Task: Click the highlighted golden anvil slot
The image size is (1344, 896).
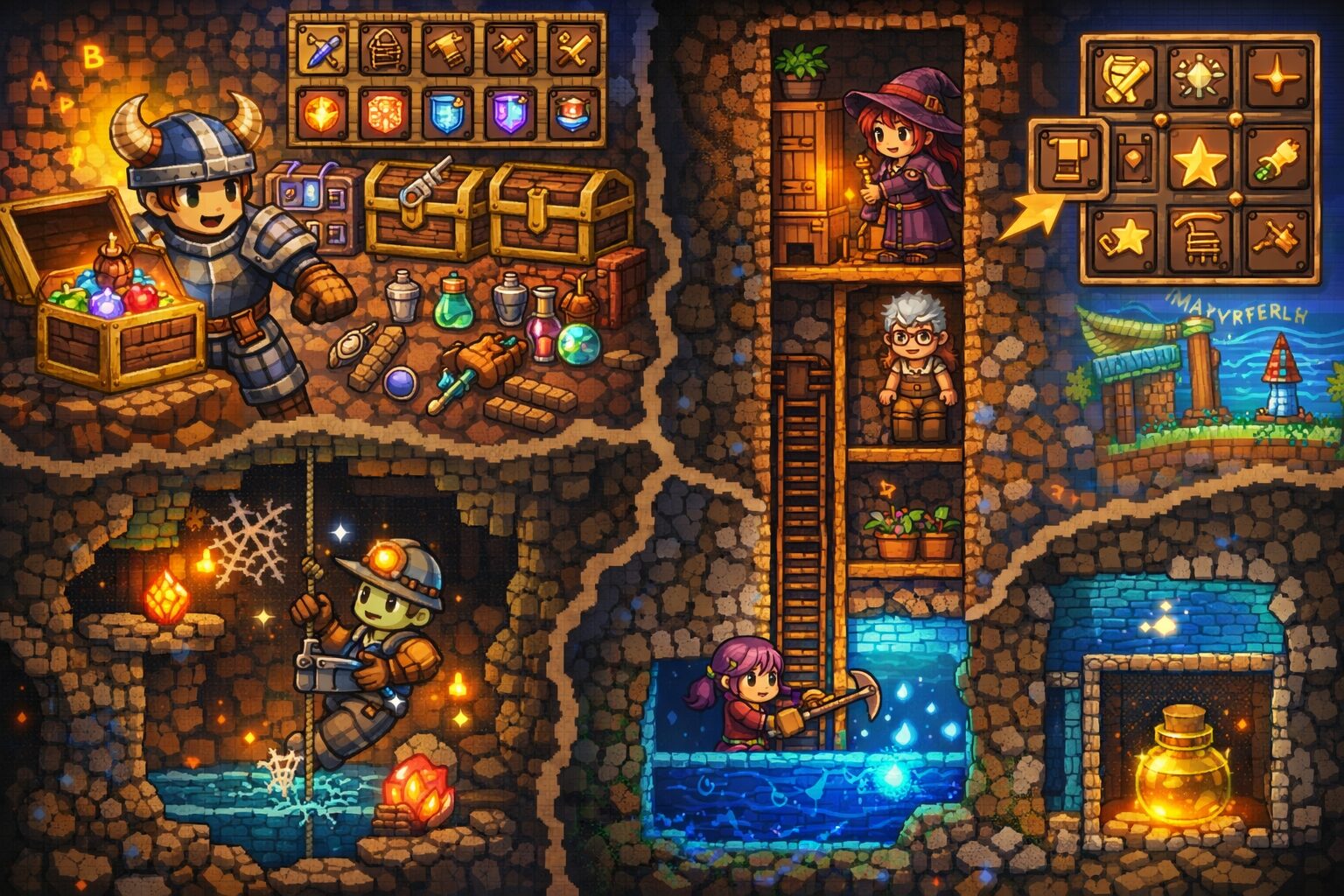Action: tap(1069, 157)
